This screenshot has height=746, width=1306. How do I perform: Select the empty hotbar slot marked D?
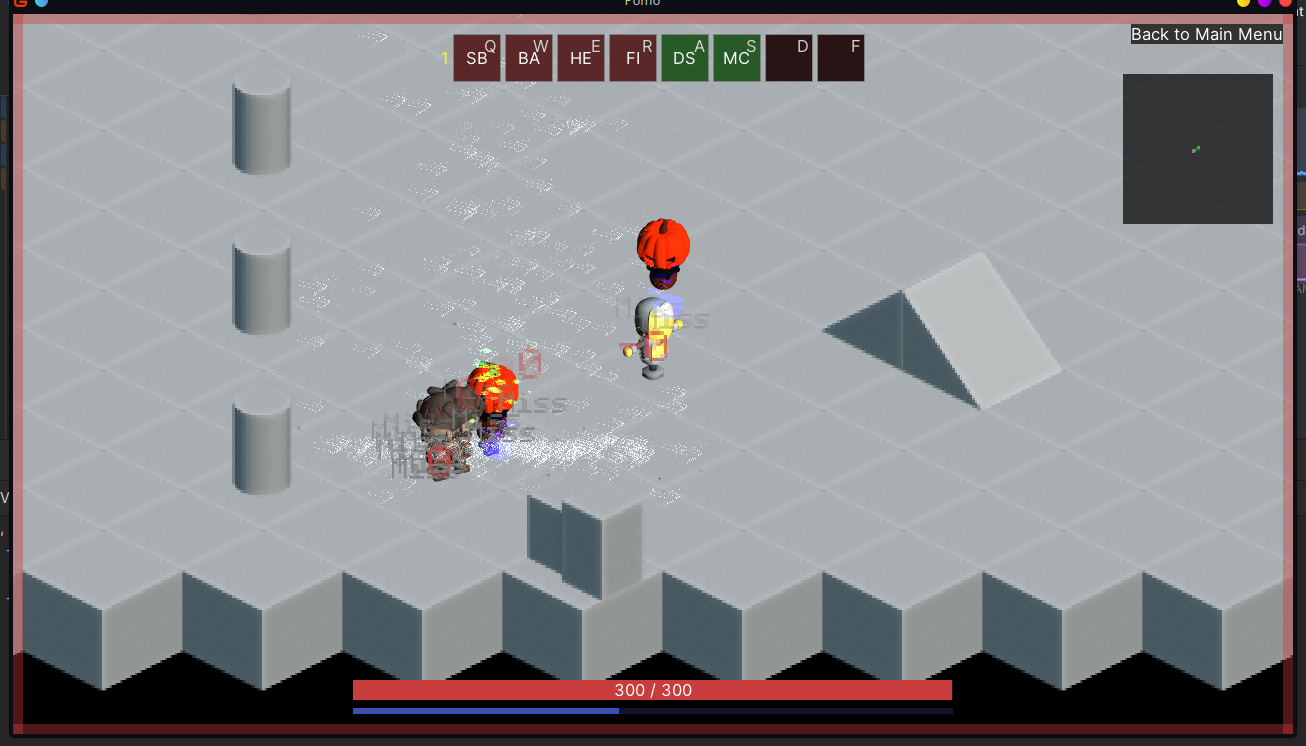click(x=789, y=58)
